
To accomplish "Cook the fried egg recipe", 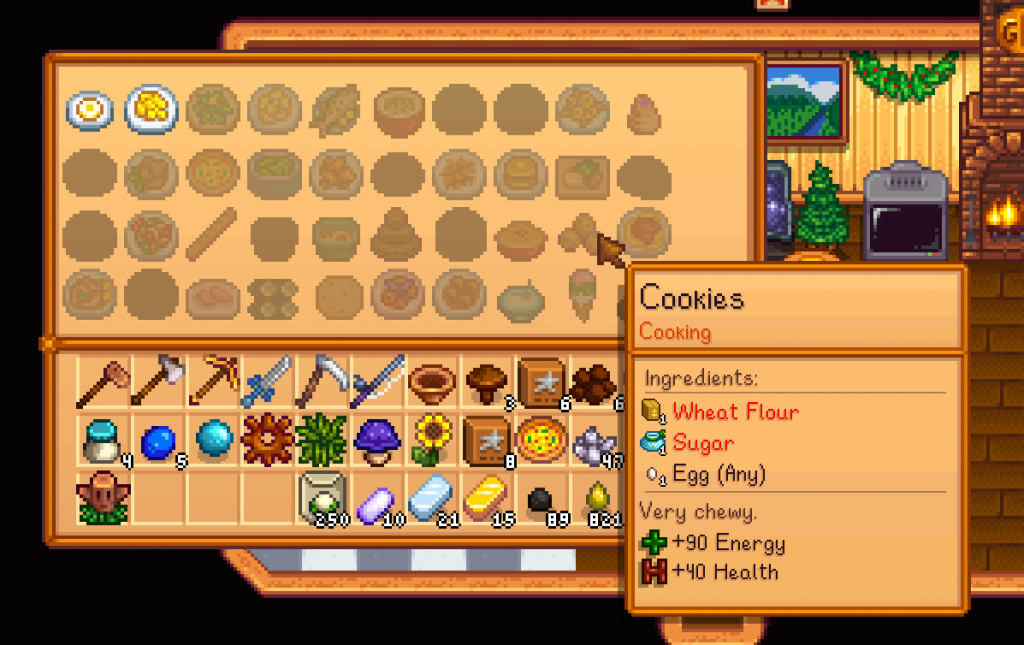I will click(90, 109).
